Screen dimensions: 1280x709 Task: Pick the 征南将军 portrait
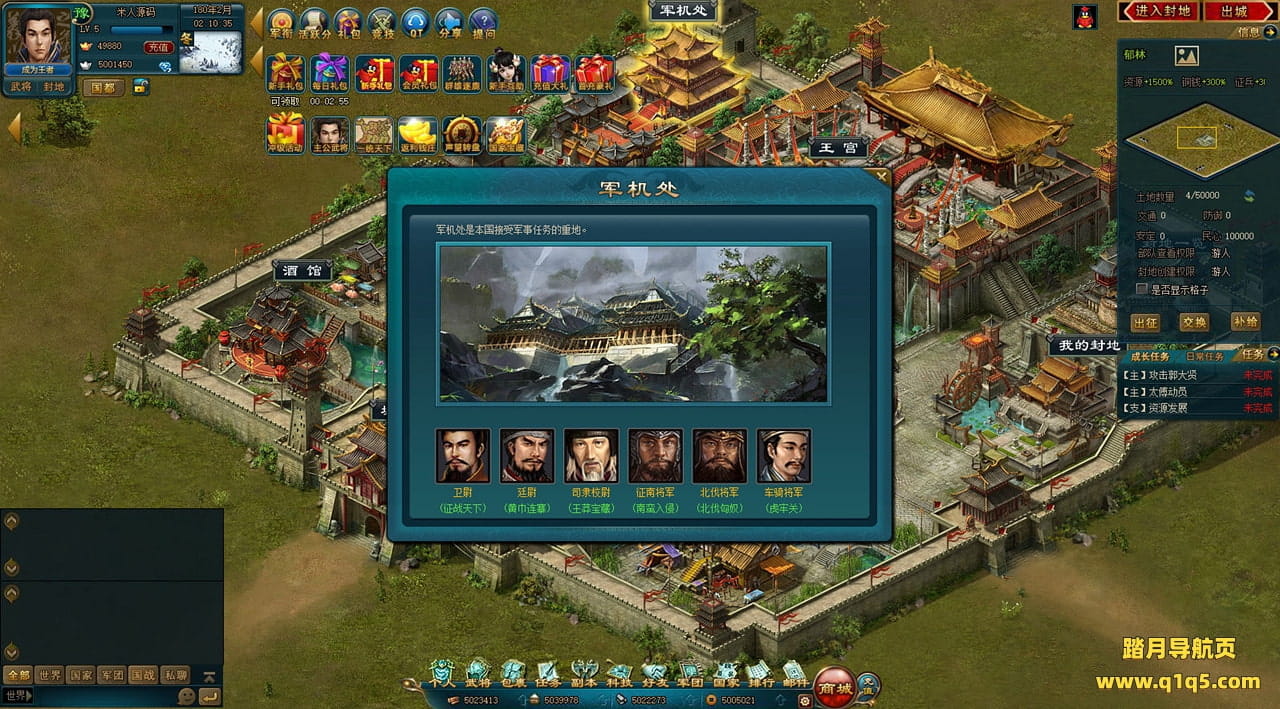655,456
